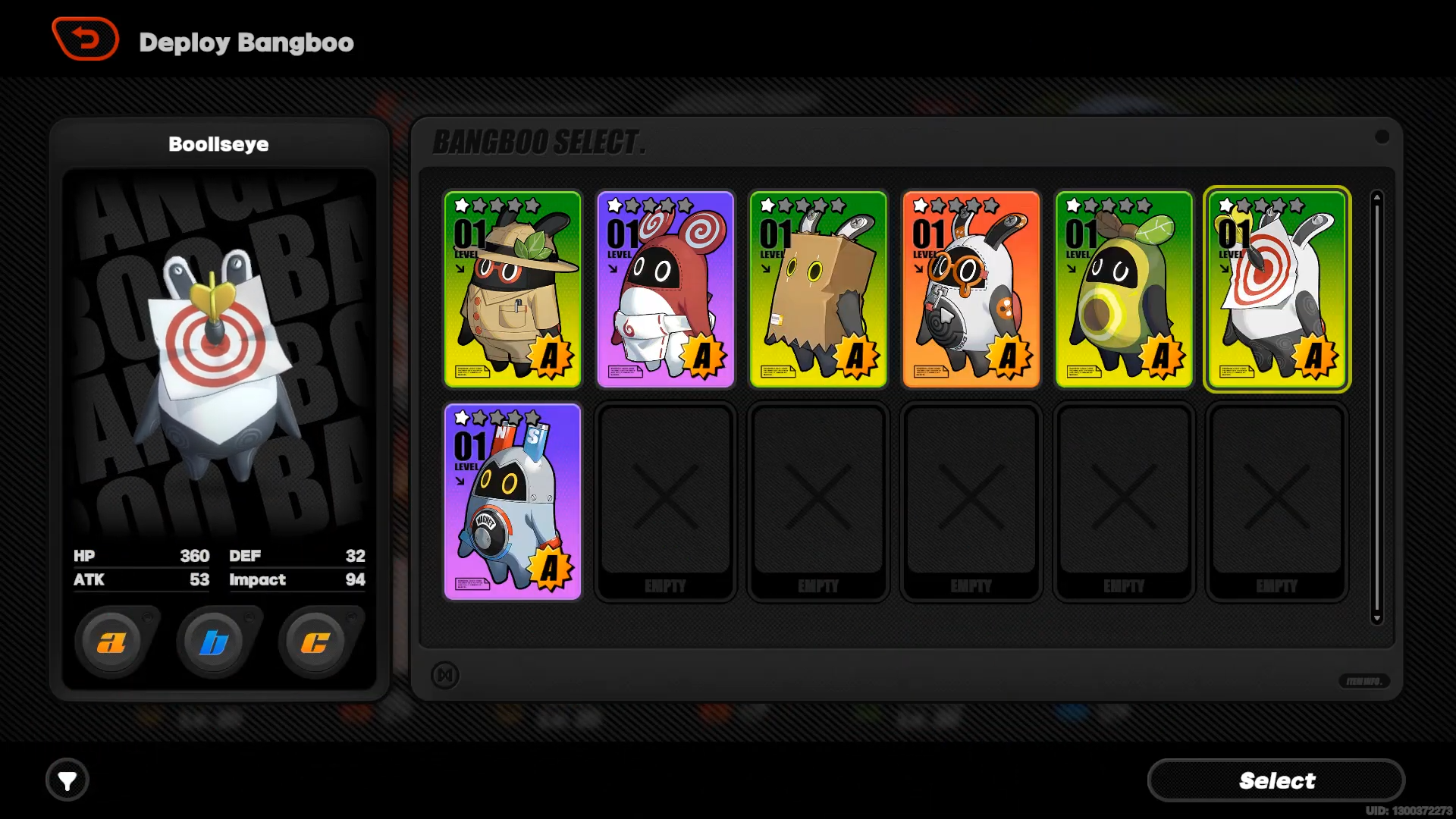This screenshot has width=1456, height=819.
Task: View the orange 'c' skill
Action: coord(315,643)
